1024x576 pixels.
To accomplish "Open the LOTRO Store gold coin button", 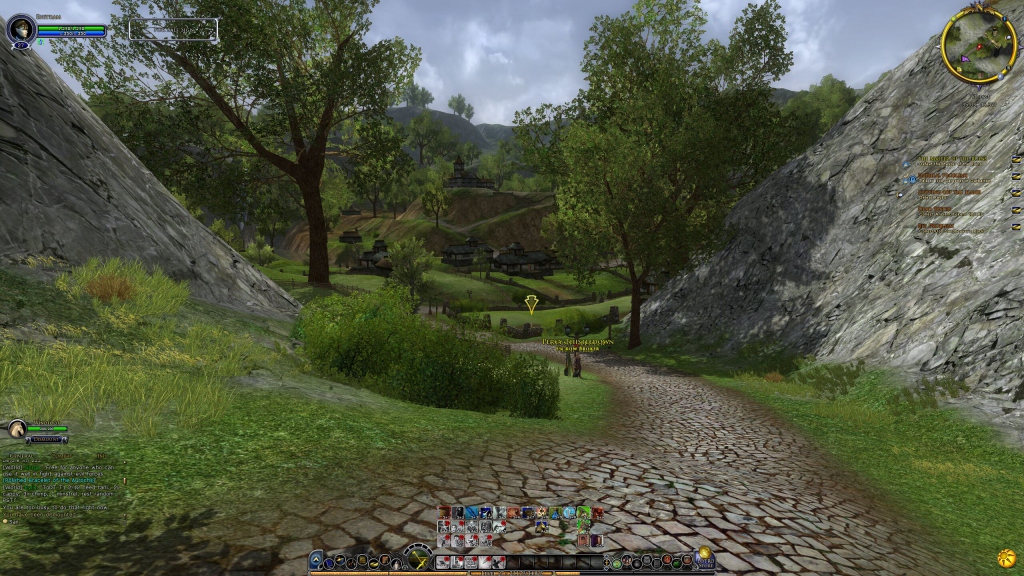I will 704,556.
